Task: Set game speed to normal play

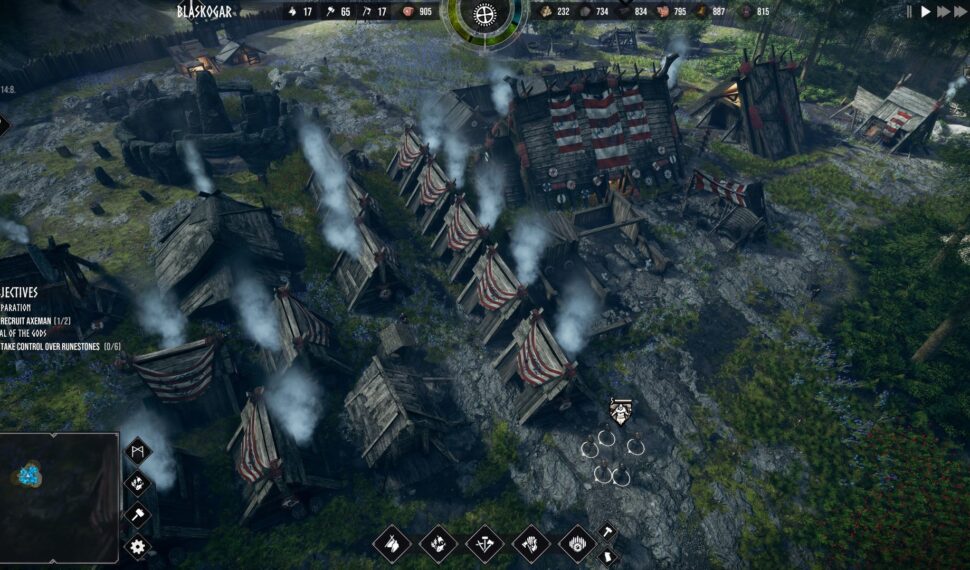Action: (x=925, y=12)
